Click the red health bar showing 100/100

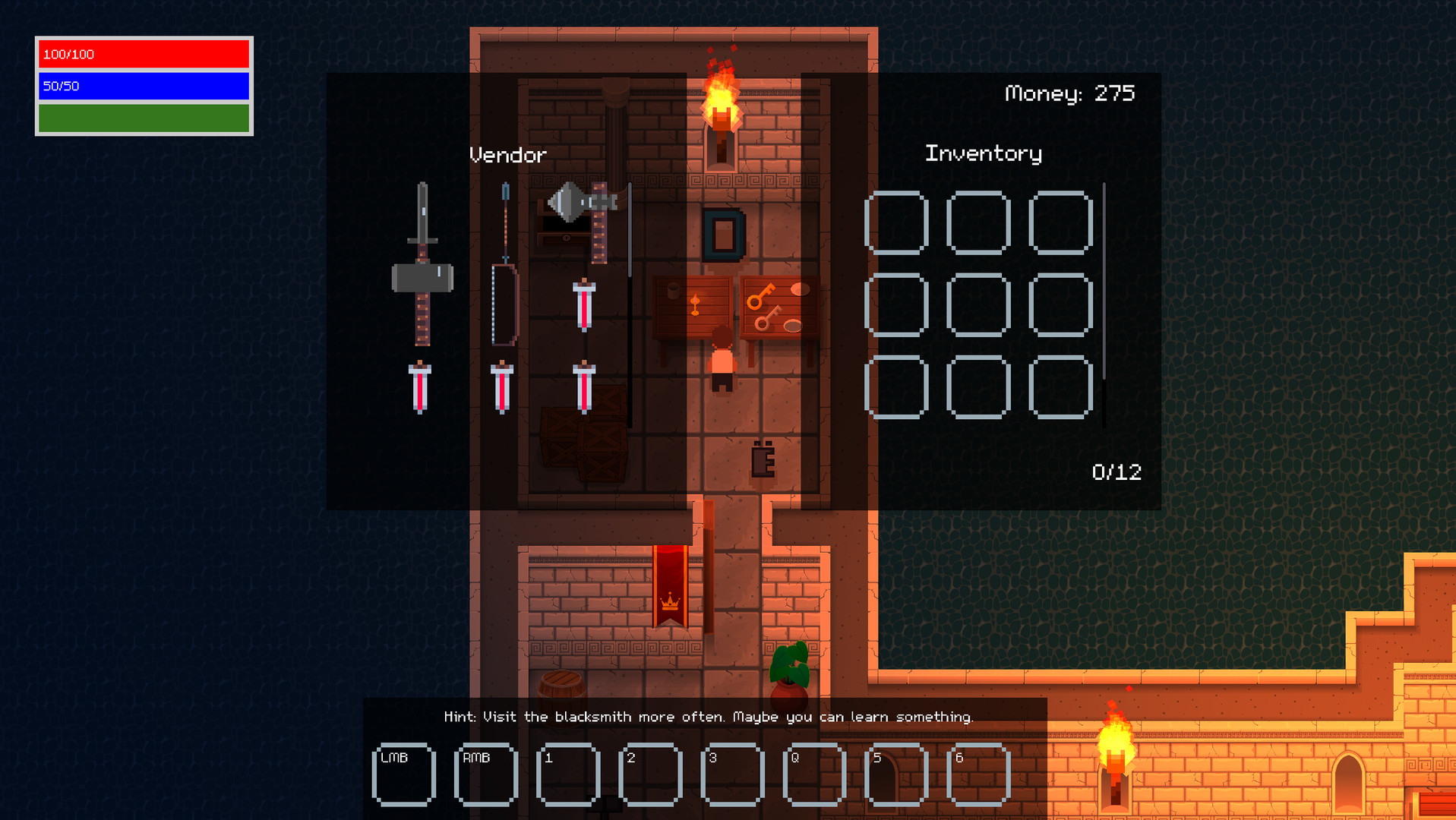(143, 54)
